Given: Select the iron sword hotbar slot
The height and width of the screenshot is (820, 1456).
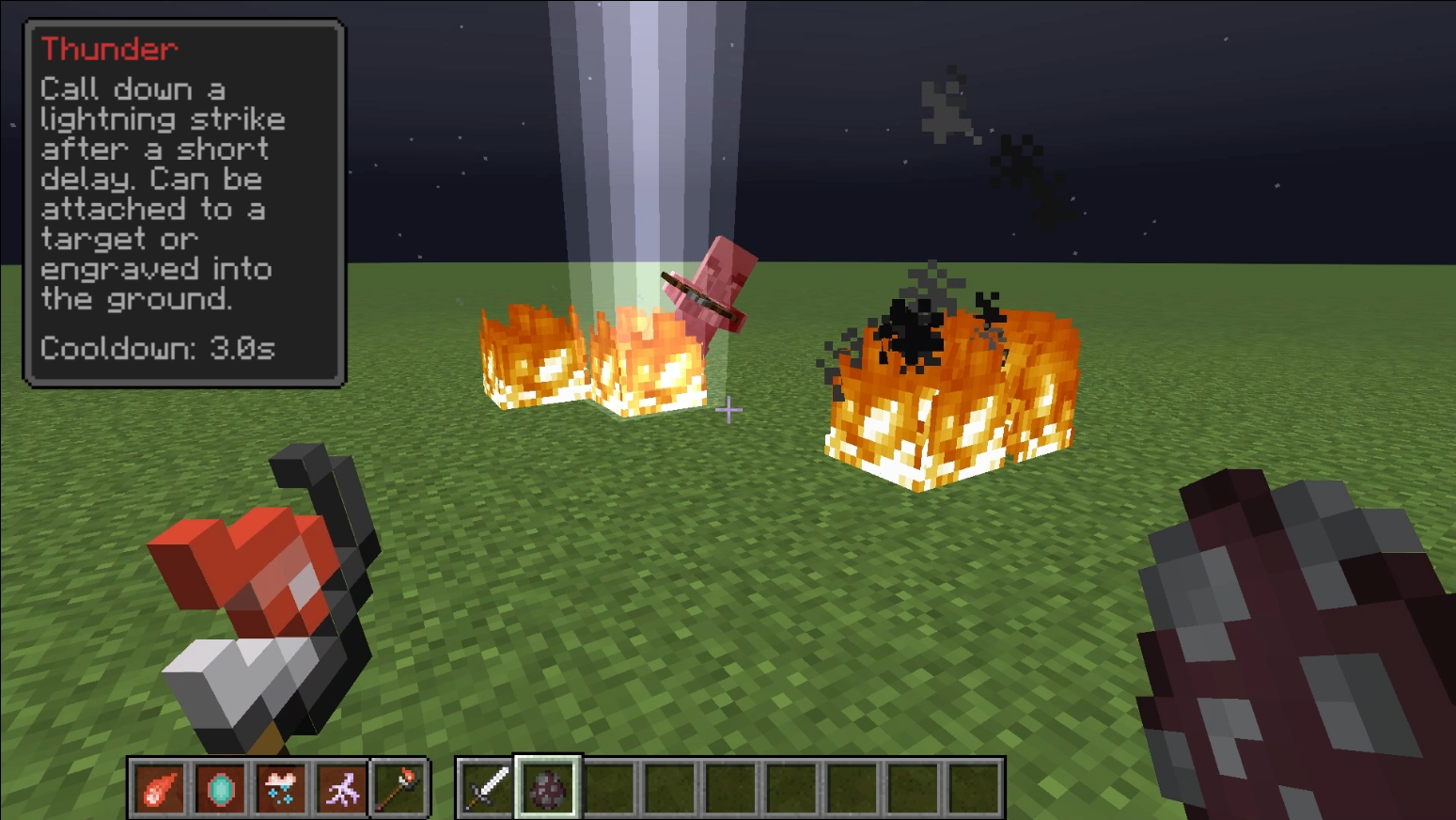Looking at the screenshot, I should (482, 788).
